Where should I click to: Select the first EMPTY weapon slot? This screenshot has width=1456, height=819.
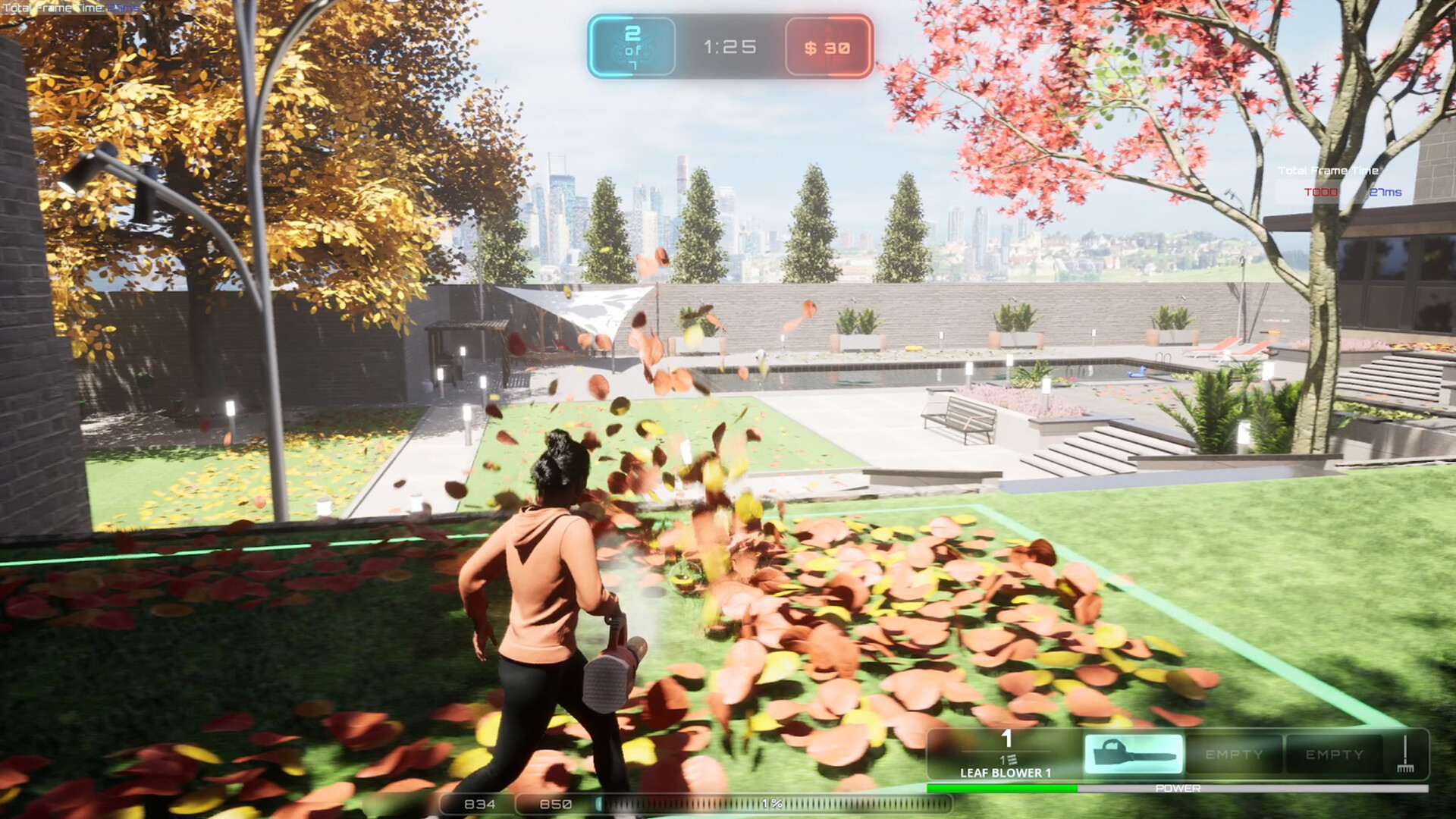point(1232,755)
